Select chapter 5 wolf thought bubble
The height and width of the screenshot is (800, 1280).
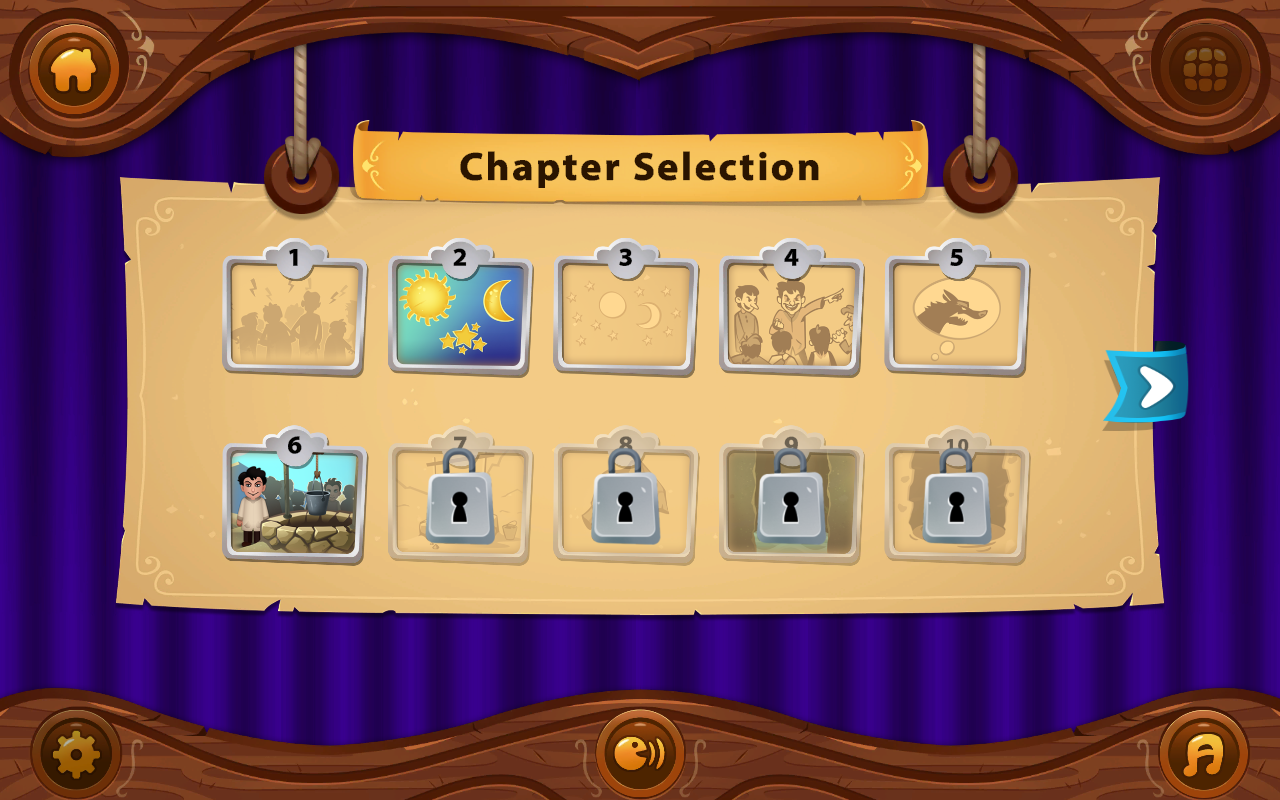(956, 316)
